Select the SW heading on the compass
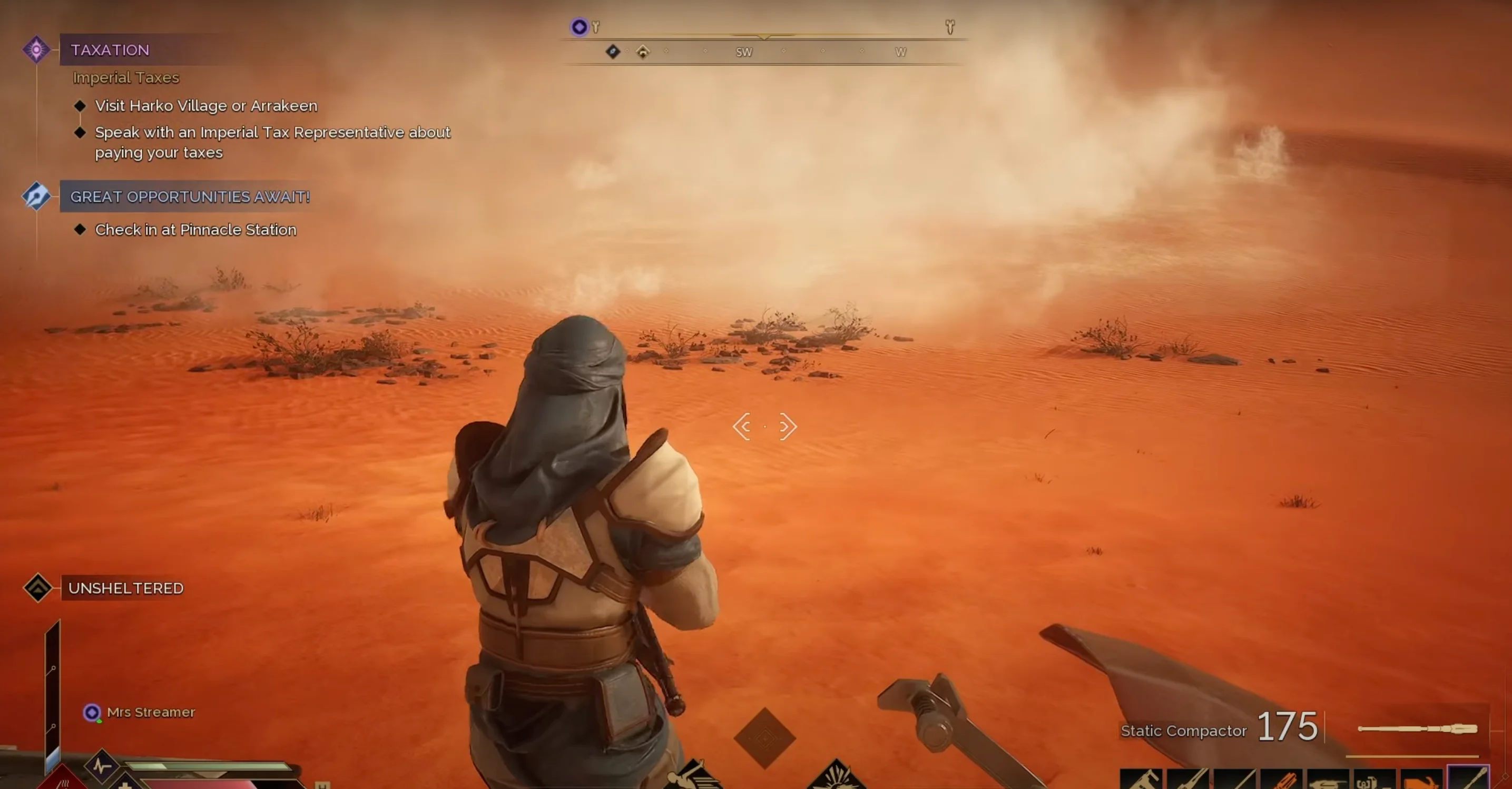Image resolution: width=1512 pixels, height=789 pixels. 744,52
